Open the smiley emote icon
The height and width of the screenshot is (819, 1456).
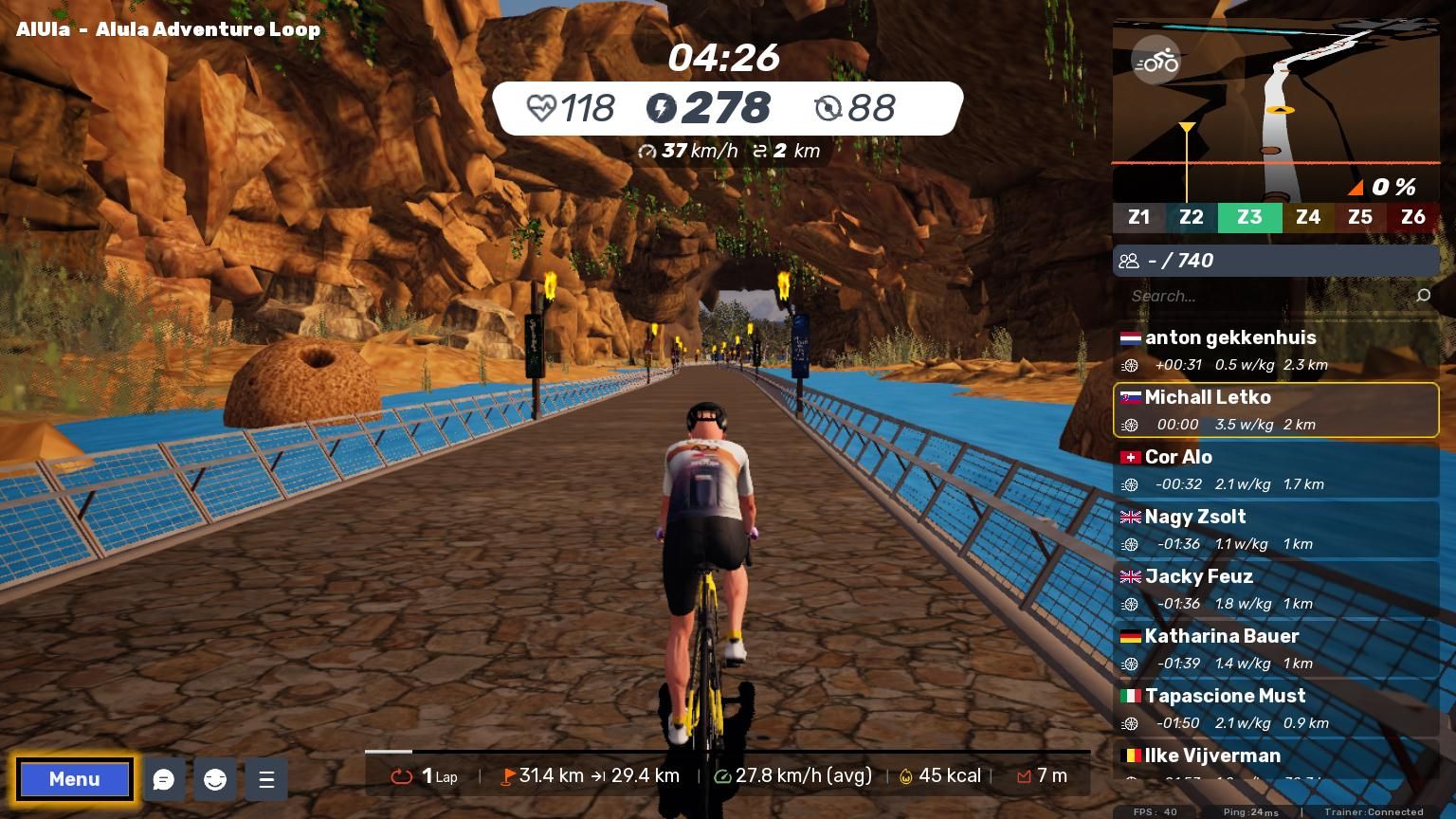point(215,779)
